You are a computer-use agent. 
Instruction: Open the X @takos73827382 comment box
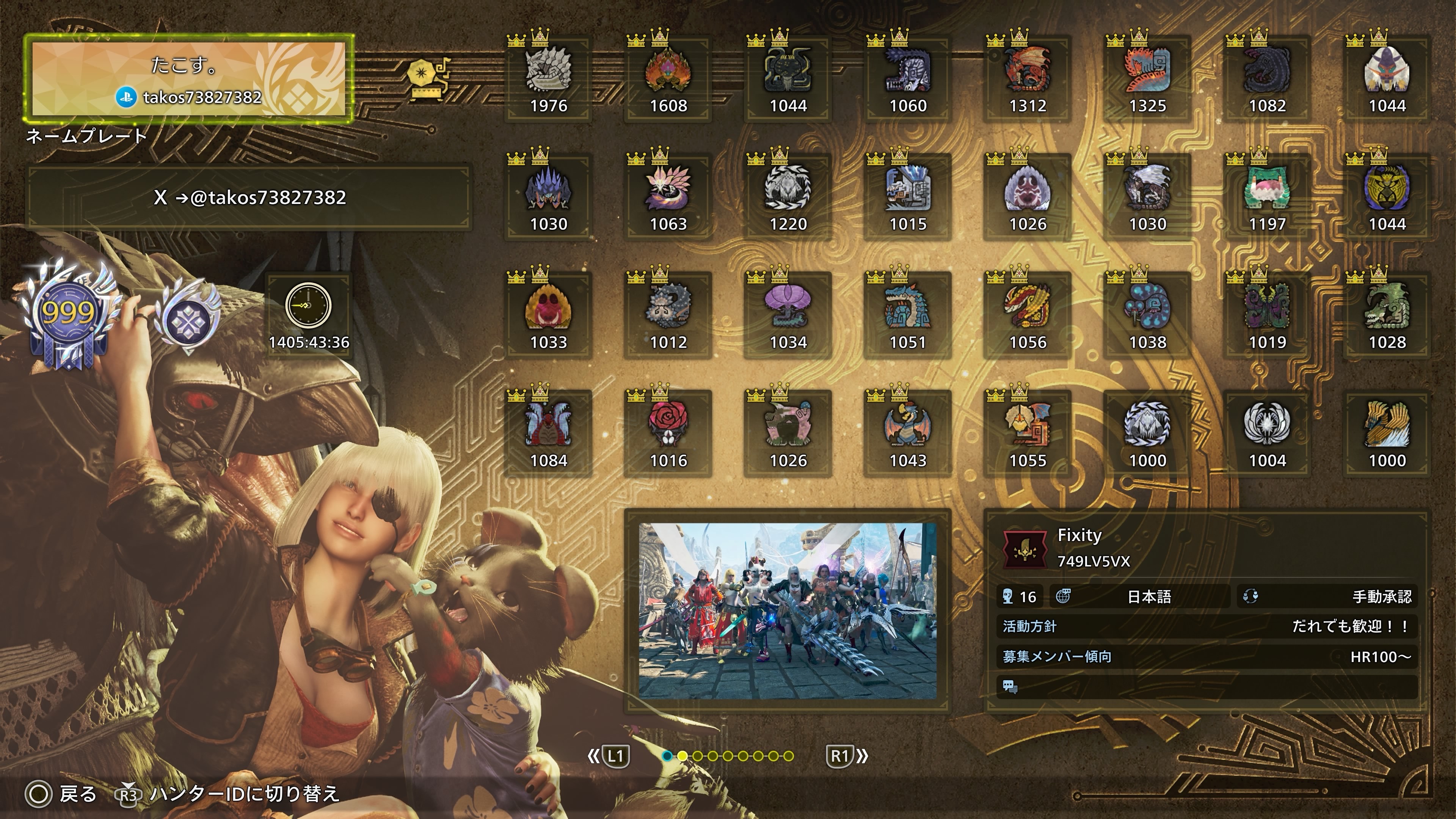click(249, 197)
